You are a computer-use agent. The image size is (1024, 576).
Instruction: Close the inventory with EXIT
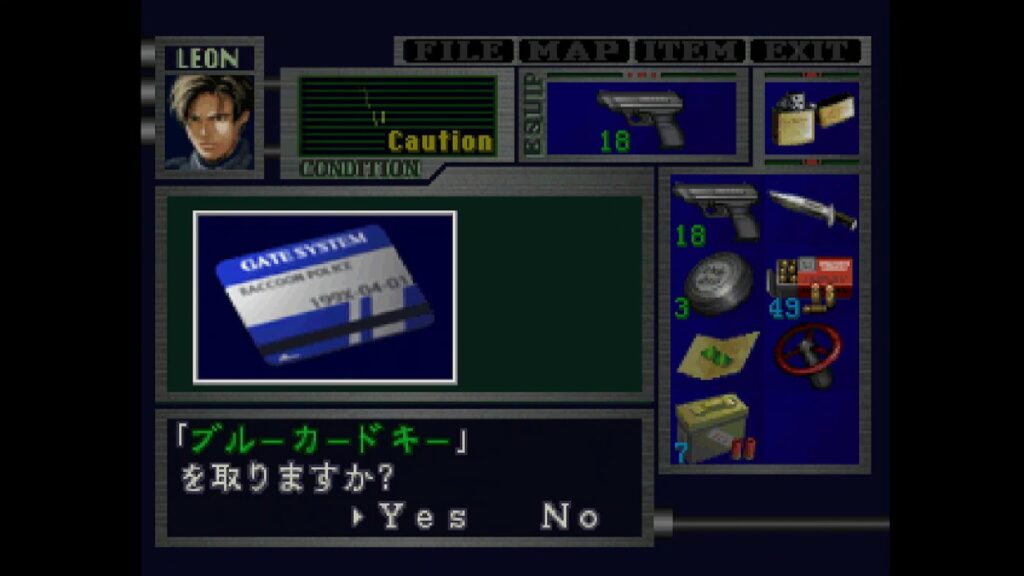806,51
